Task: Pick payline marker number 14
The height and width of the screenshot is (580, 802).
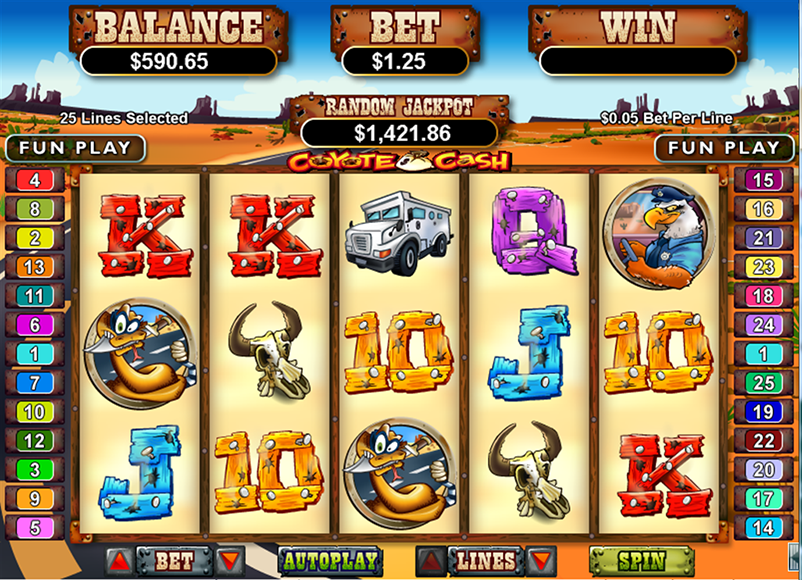Action: click(763, 527)
